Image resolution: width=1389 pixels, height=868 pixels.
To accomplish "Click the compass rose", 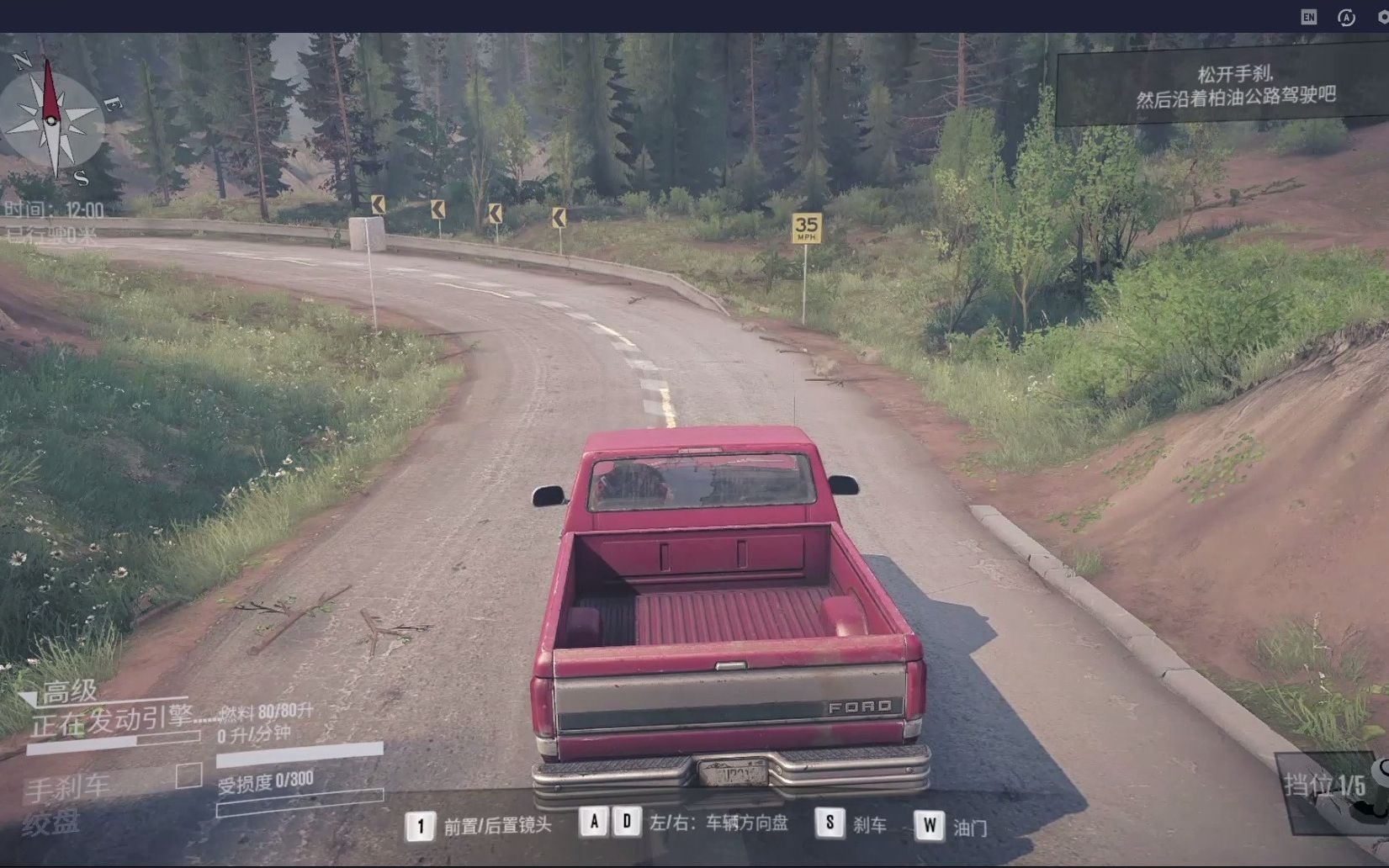I will 51,119.
